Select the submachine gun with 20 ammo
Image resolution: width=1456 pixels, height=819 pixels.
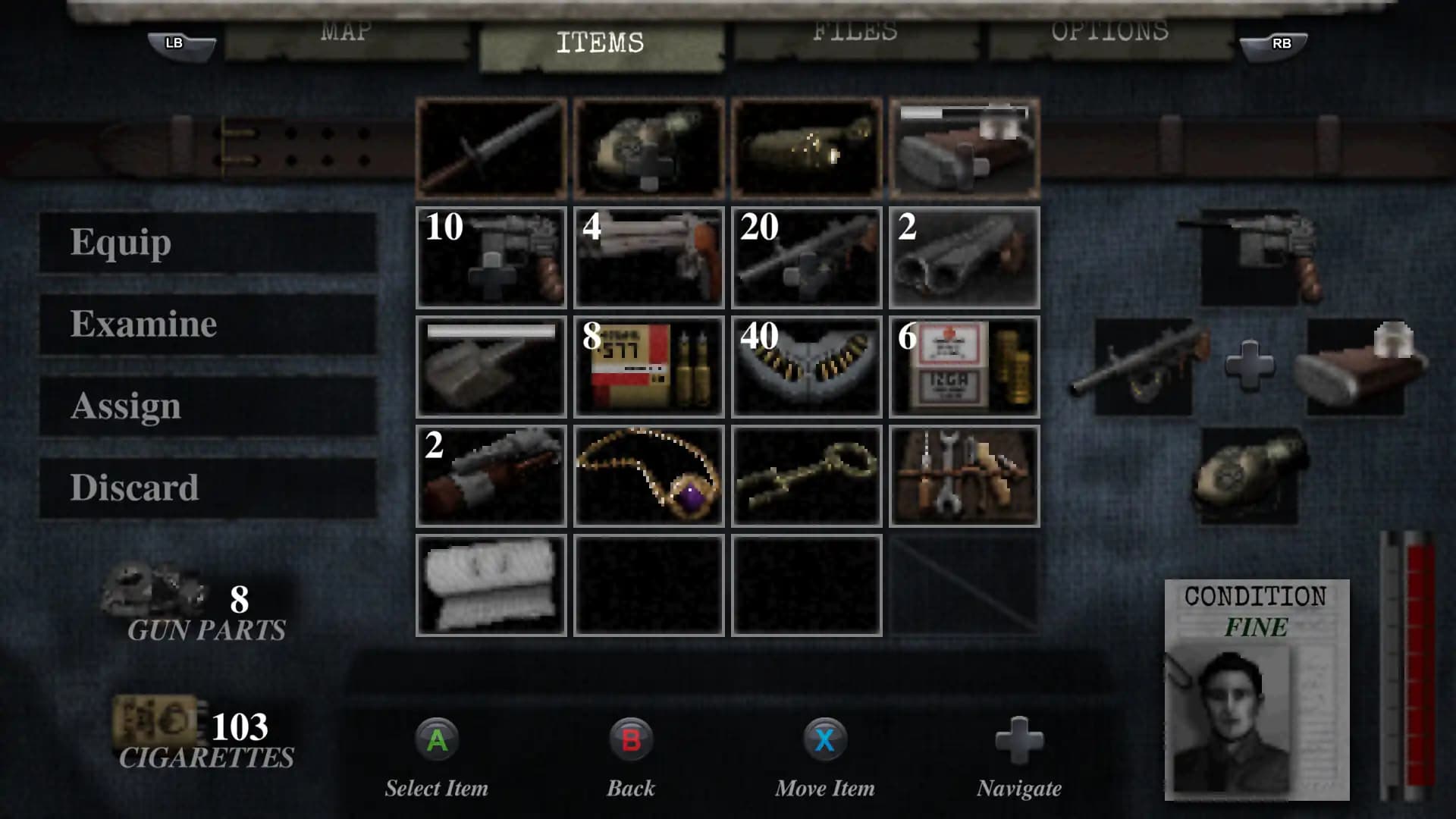(x=806, y=258)
